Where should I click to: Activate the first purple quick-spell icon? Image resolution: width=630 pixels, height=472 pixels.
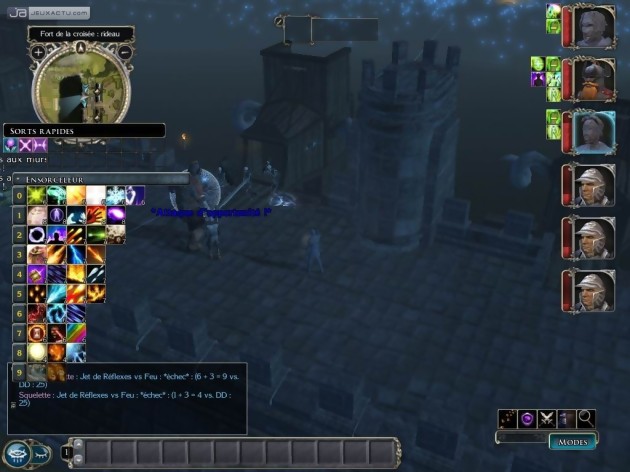(x=11, y=146)
